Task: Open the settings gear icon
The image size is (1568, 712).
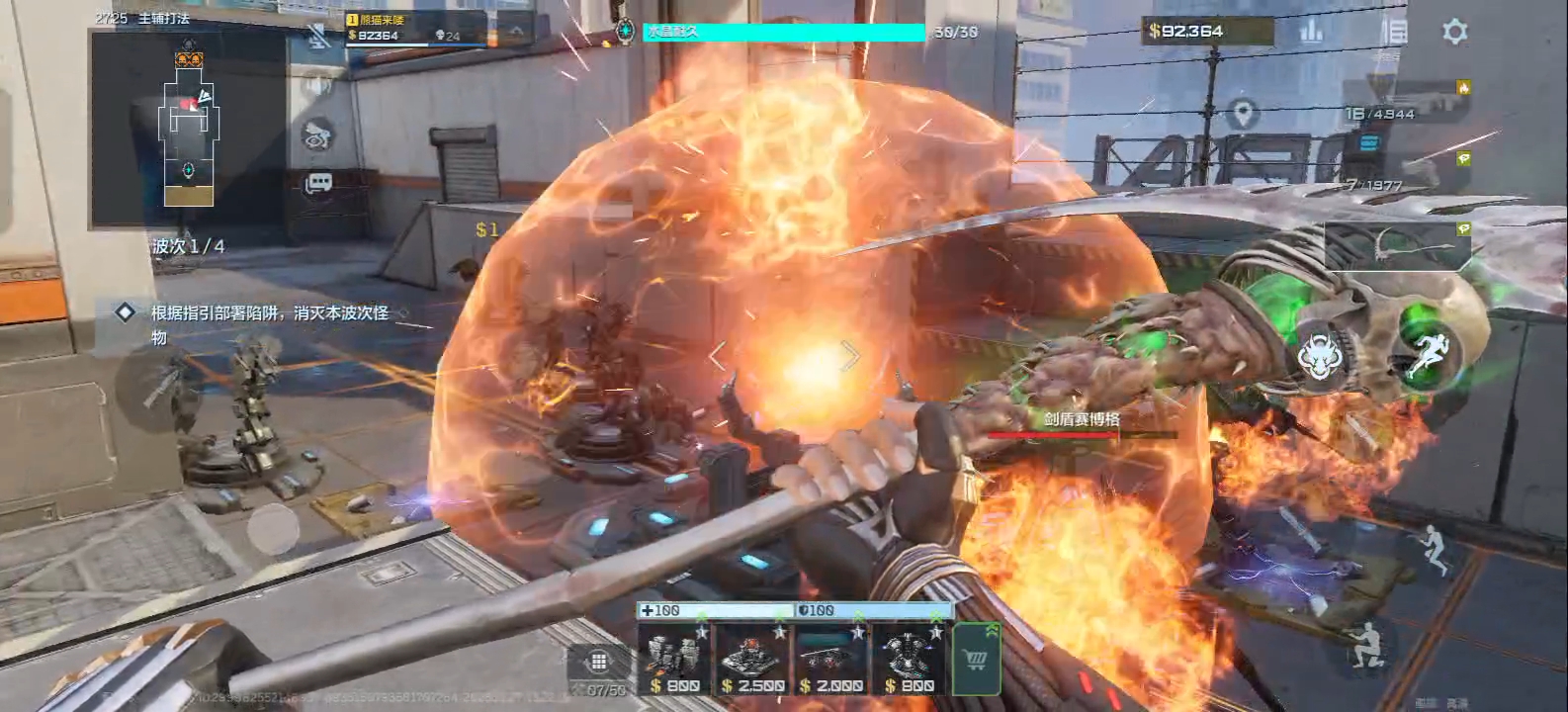Action: pos(1454,32)
